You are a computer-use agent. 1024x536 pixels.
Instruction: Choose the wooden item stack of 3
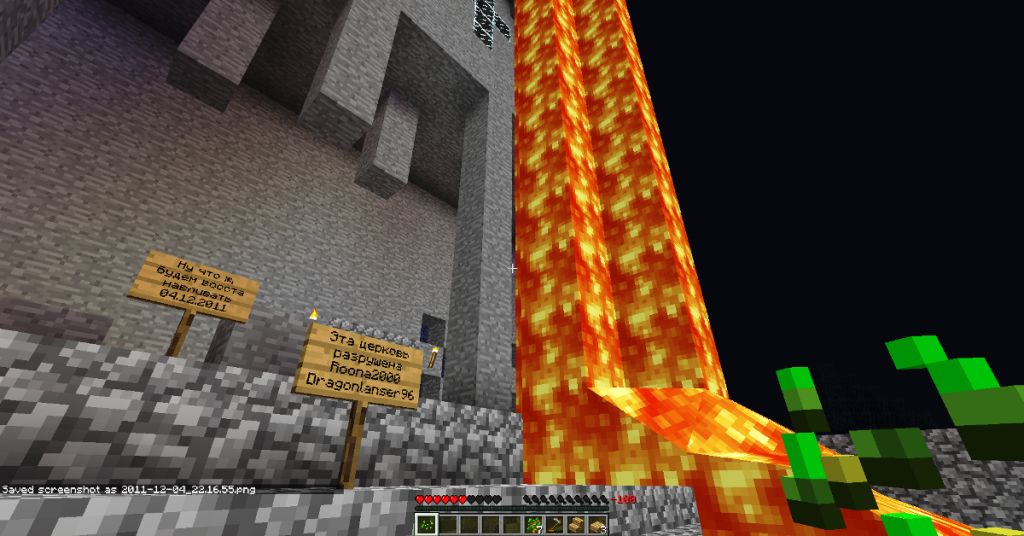[x=600, y=523]
